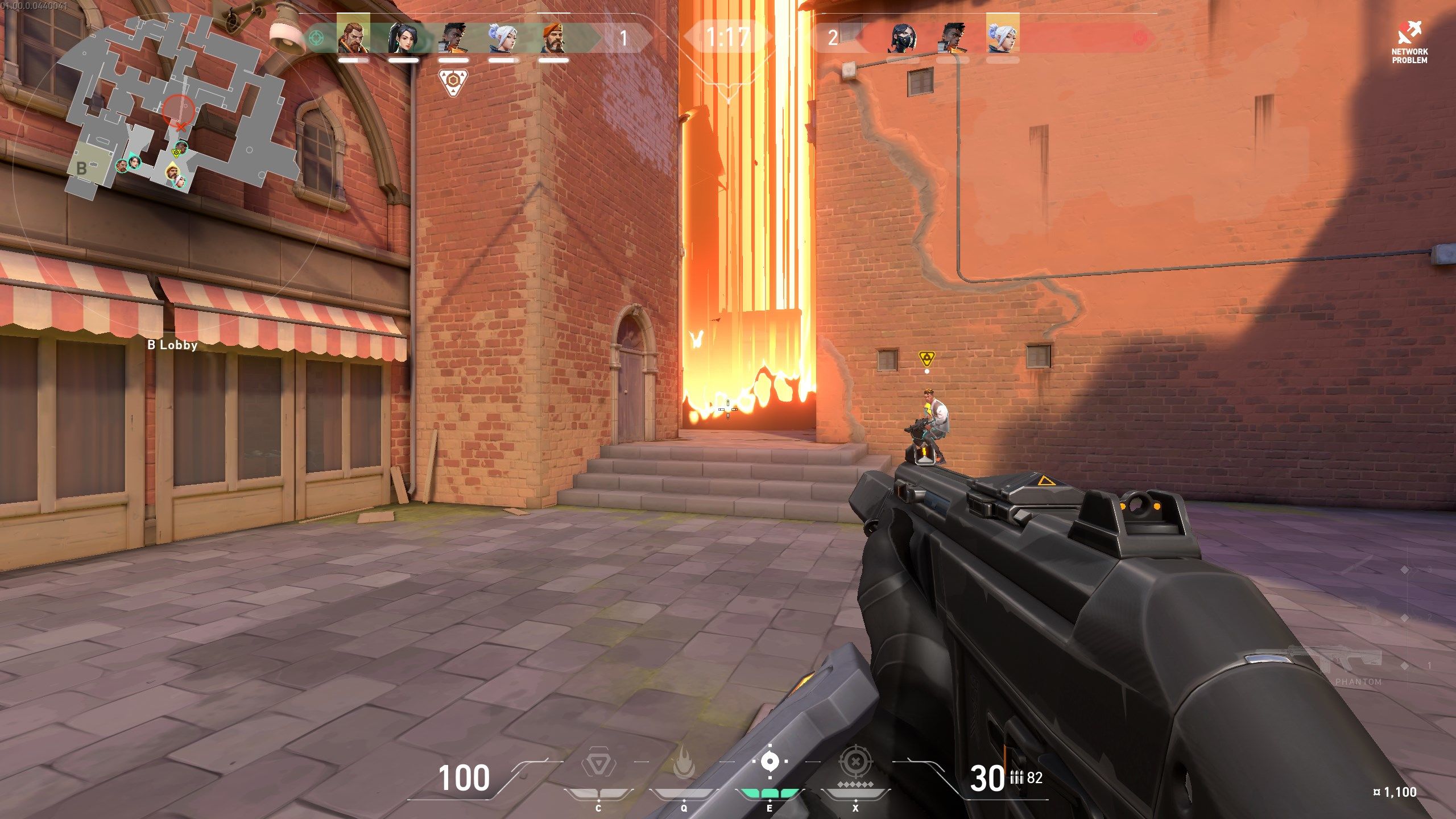
Task: Click the spike carrier icon below the team portraits
Action: point(453,82)
